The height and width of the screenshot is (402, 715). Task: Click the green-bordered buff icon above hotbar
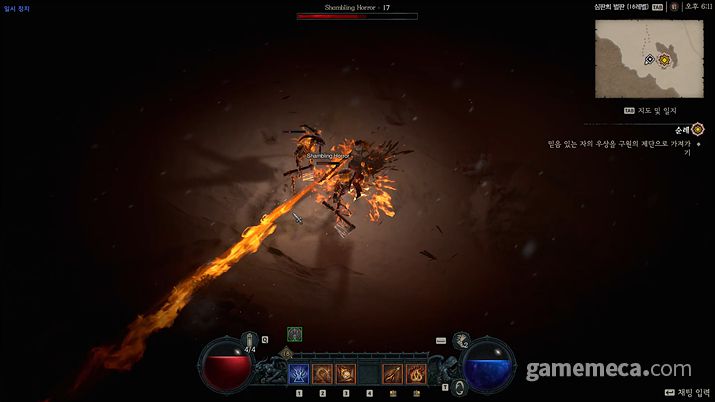294,334
